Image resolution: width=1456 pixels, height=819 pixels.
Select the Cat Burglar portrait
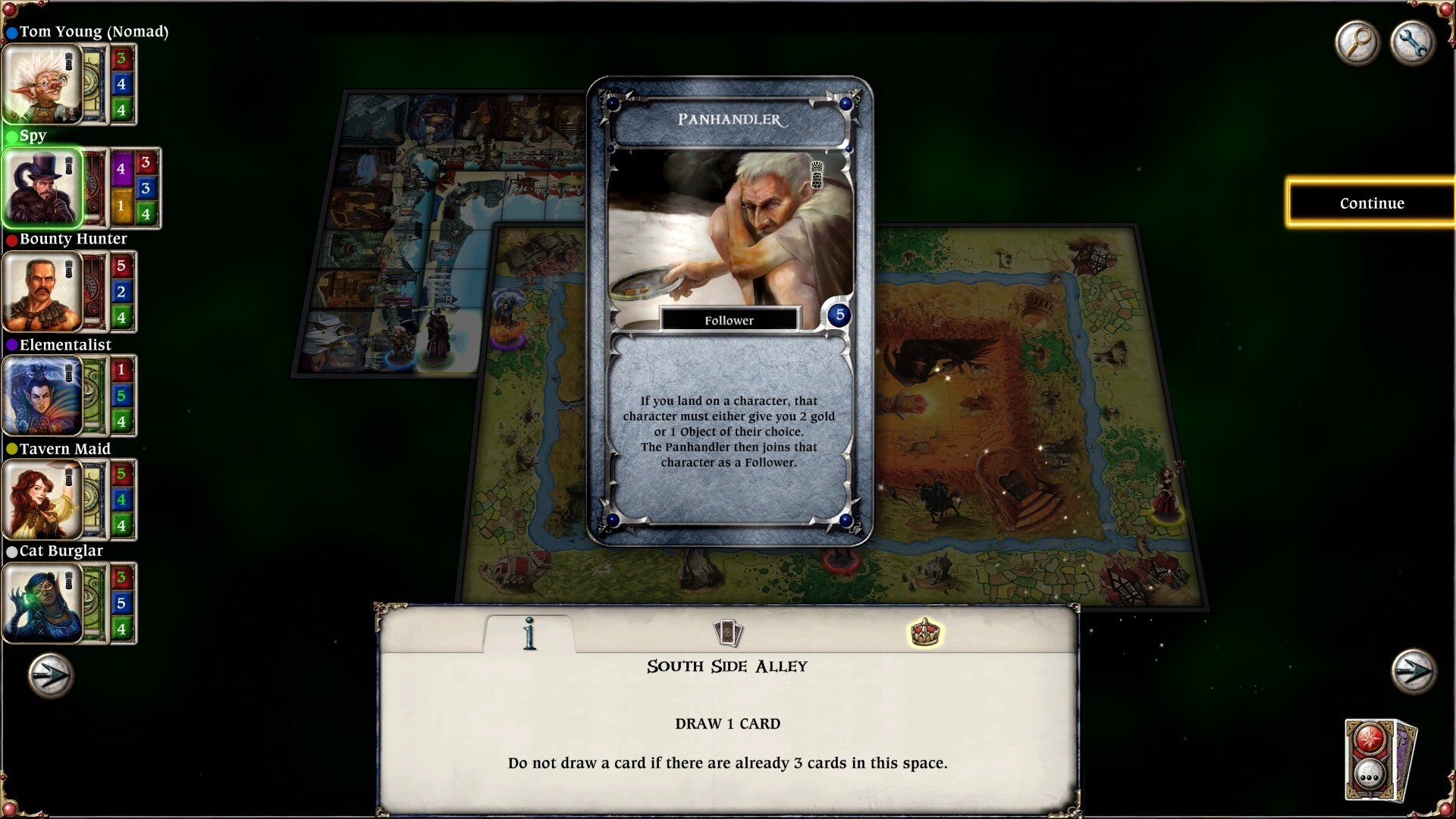point(42,603)
